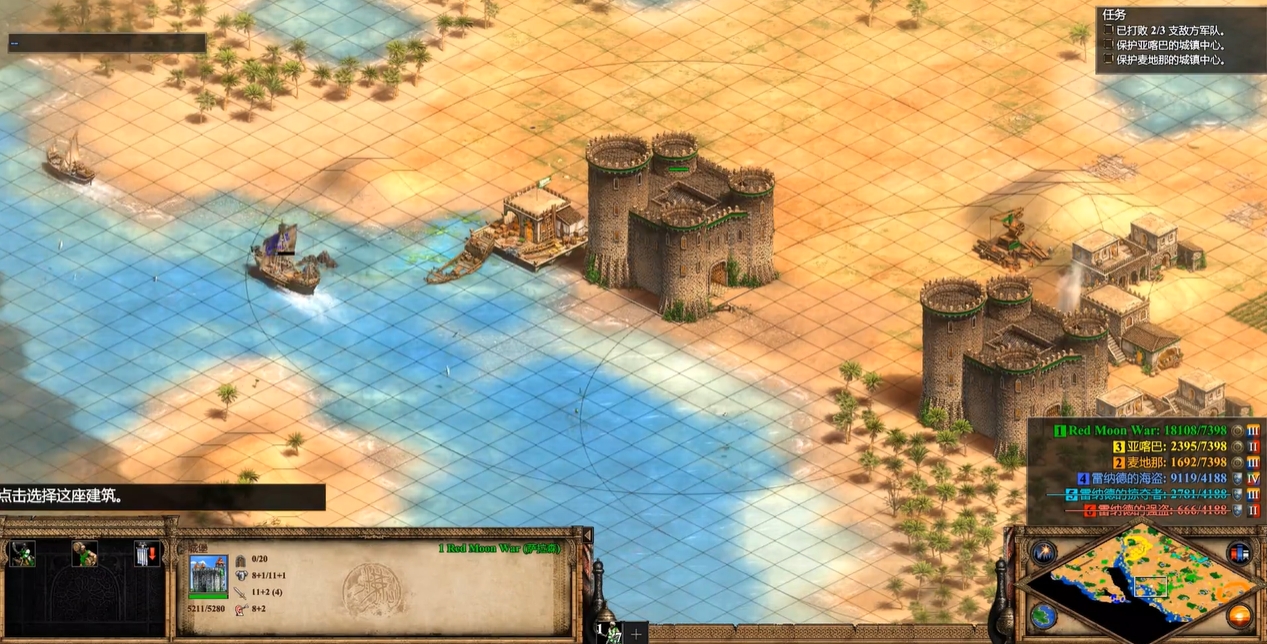Select control group 1 unit badge
Image resolution: width=1267 pixels, height=644 pixels.
609,632
